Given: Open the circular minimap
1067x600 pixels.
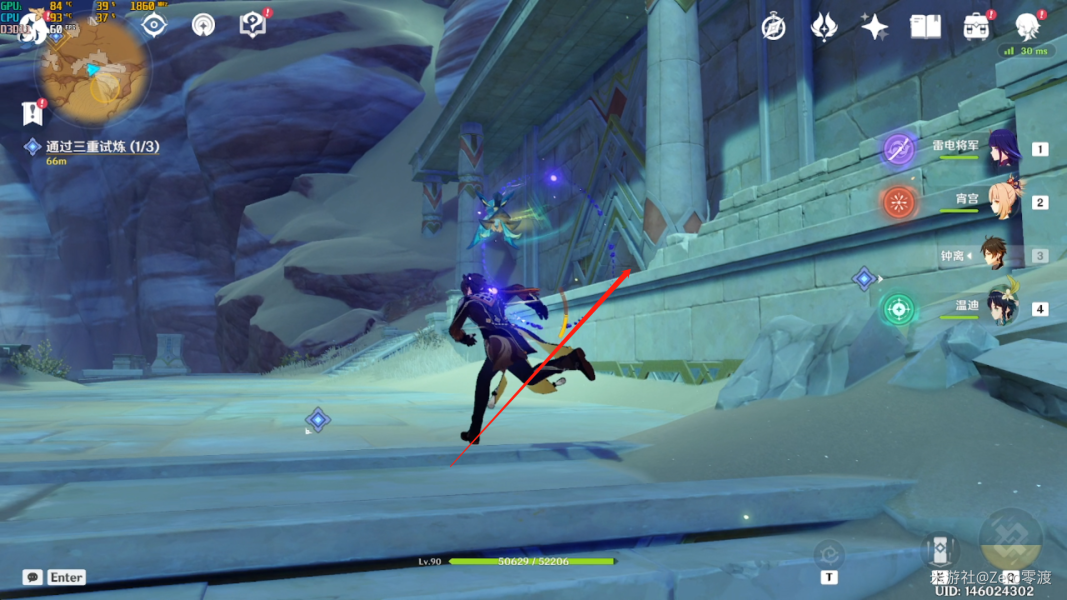Looking at the screenshot, I should pyautogui.click(x=93, y=75).
